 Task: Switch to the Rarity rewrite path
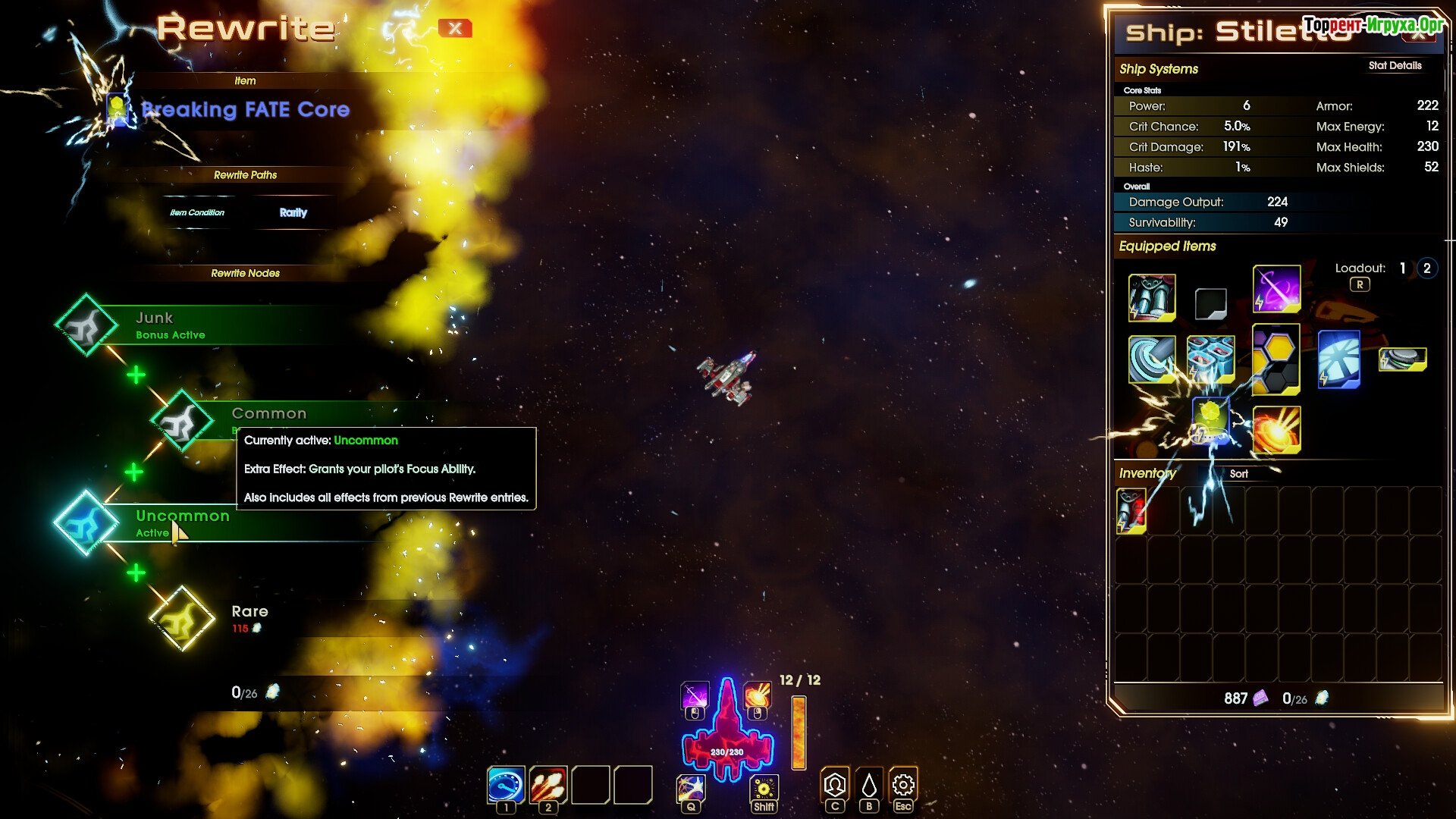pyautogui.click(x=293, y=213)
